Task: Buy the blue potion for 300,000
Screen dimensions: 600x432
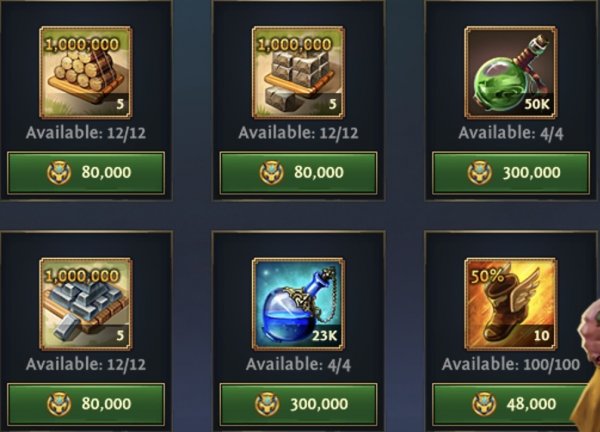Action: 298,404
